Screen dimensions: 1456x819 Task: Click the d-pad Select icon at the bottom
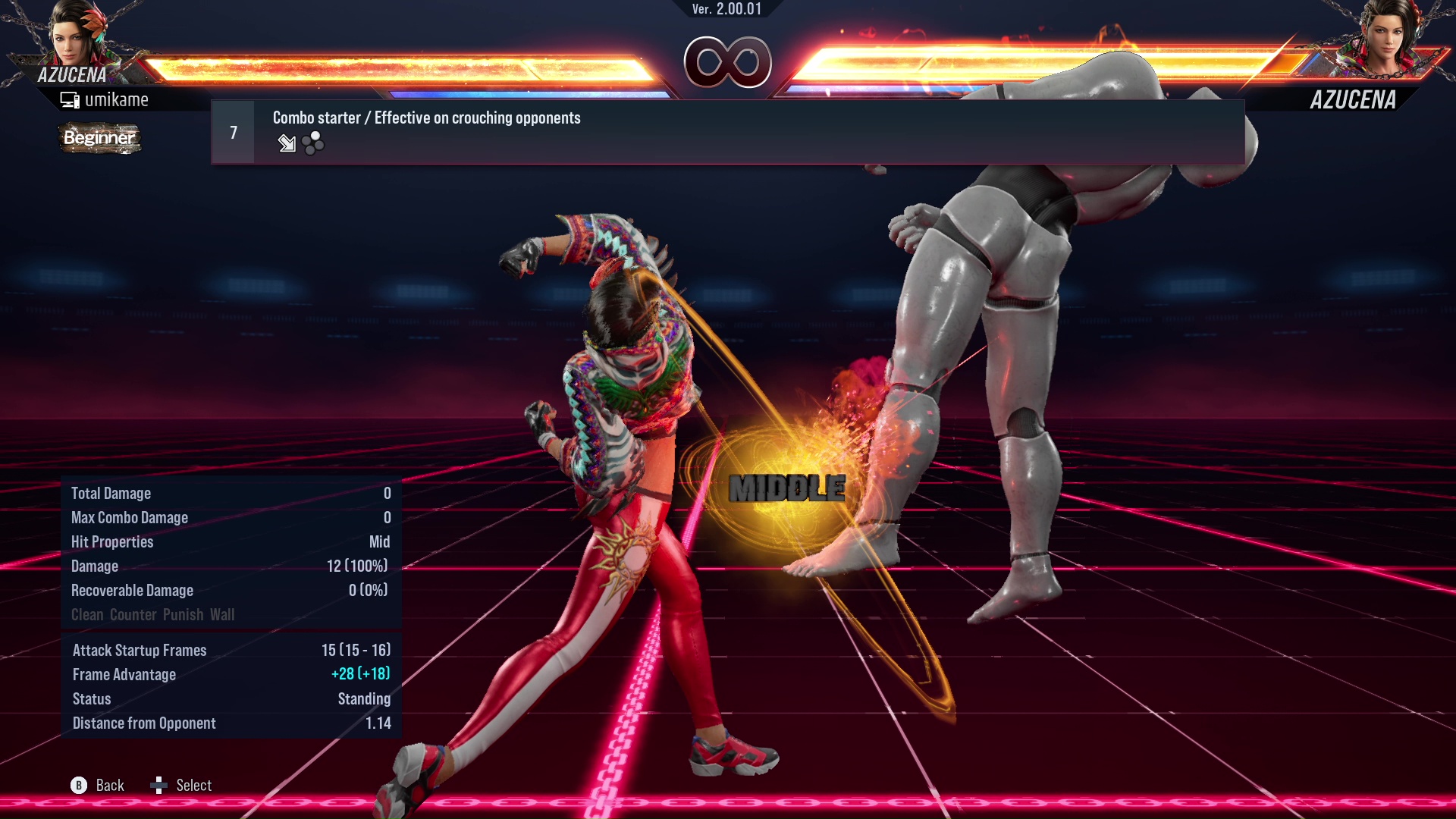point(160,786)
